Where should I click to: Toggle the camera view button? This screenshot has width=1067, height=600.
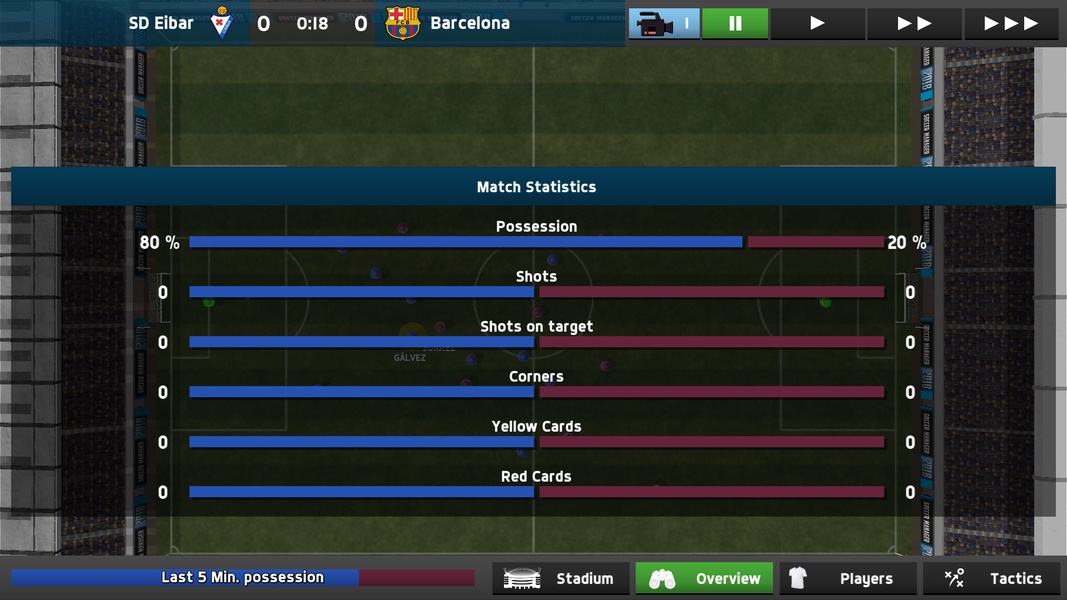point(664,23)
